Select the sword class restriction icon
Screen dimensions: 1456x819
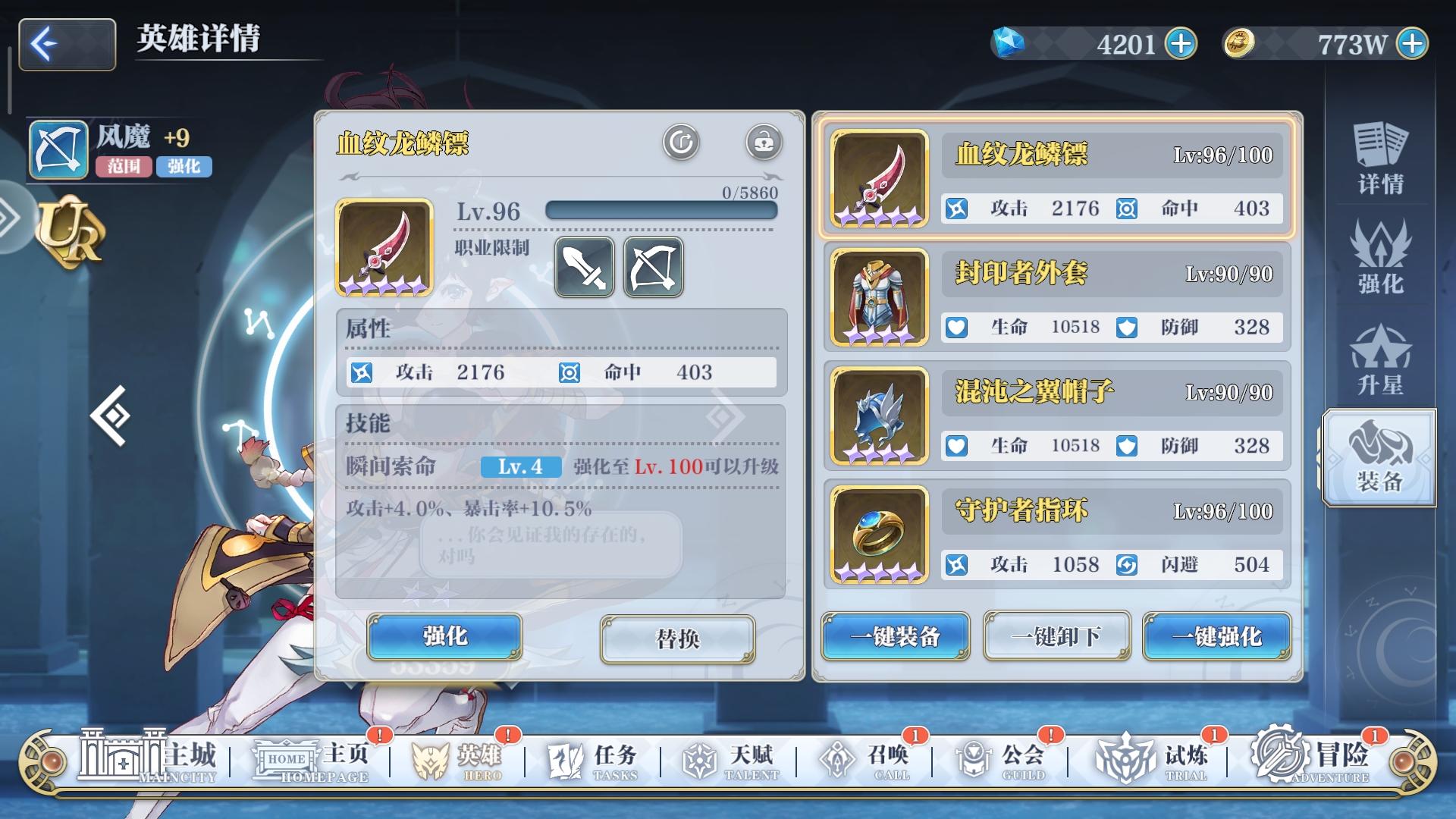tap(584, 267)
